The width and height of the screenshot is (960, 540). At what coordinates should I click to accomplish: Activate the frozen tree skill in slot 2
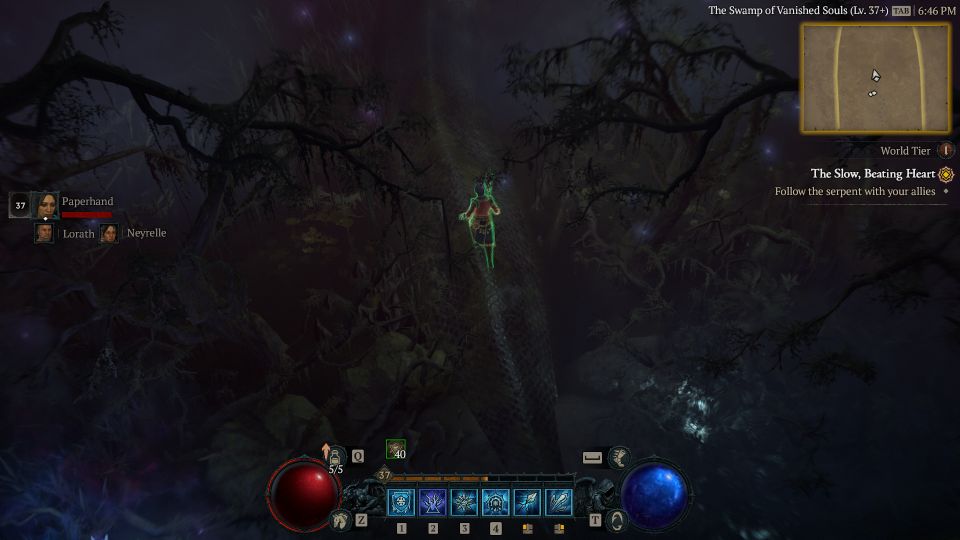click(x=433, y=502)
